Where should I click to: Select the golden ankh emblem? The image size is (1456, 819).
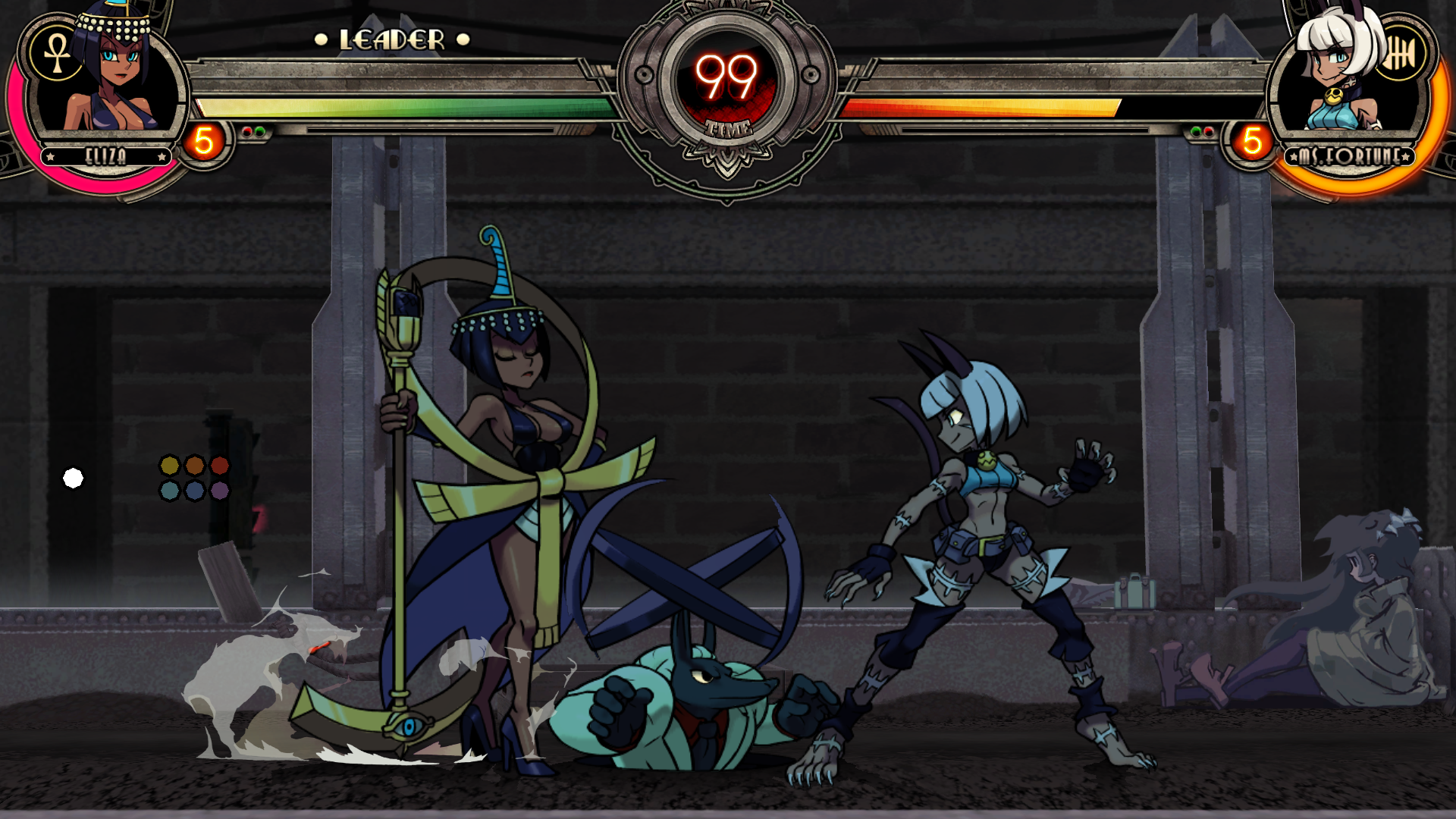(56, 55)
